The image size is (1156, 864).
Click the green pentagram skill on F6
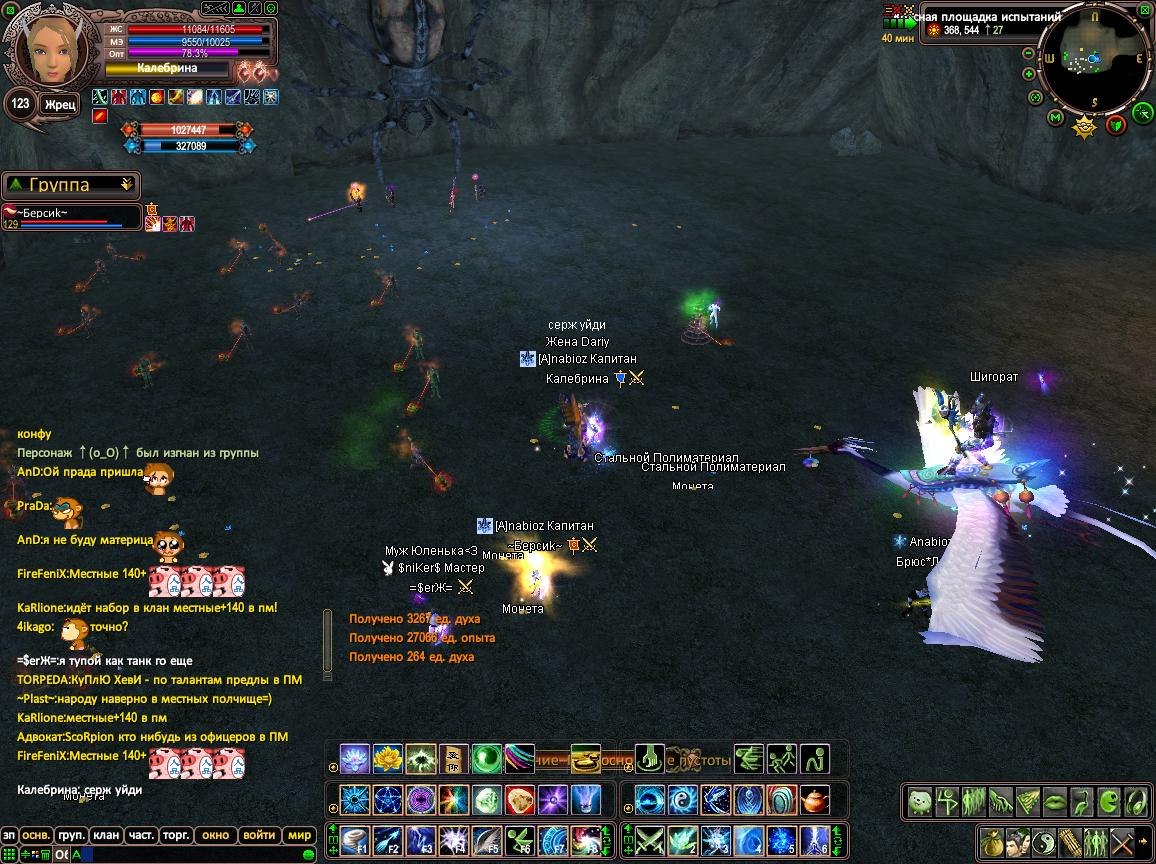(x=520, y=839)
